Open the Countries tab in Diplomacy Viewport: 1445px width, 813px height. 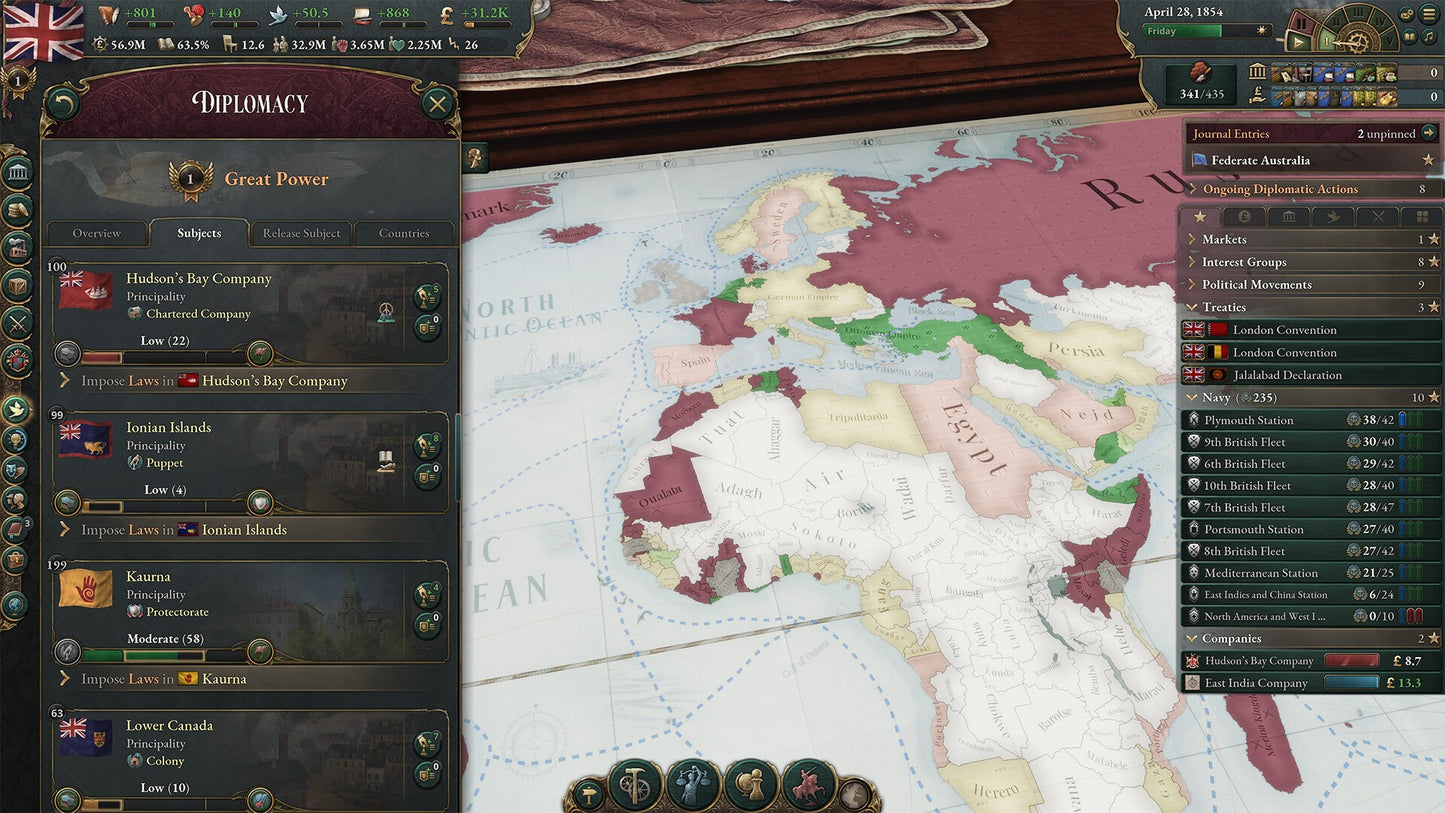click(404, 233)
